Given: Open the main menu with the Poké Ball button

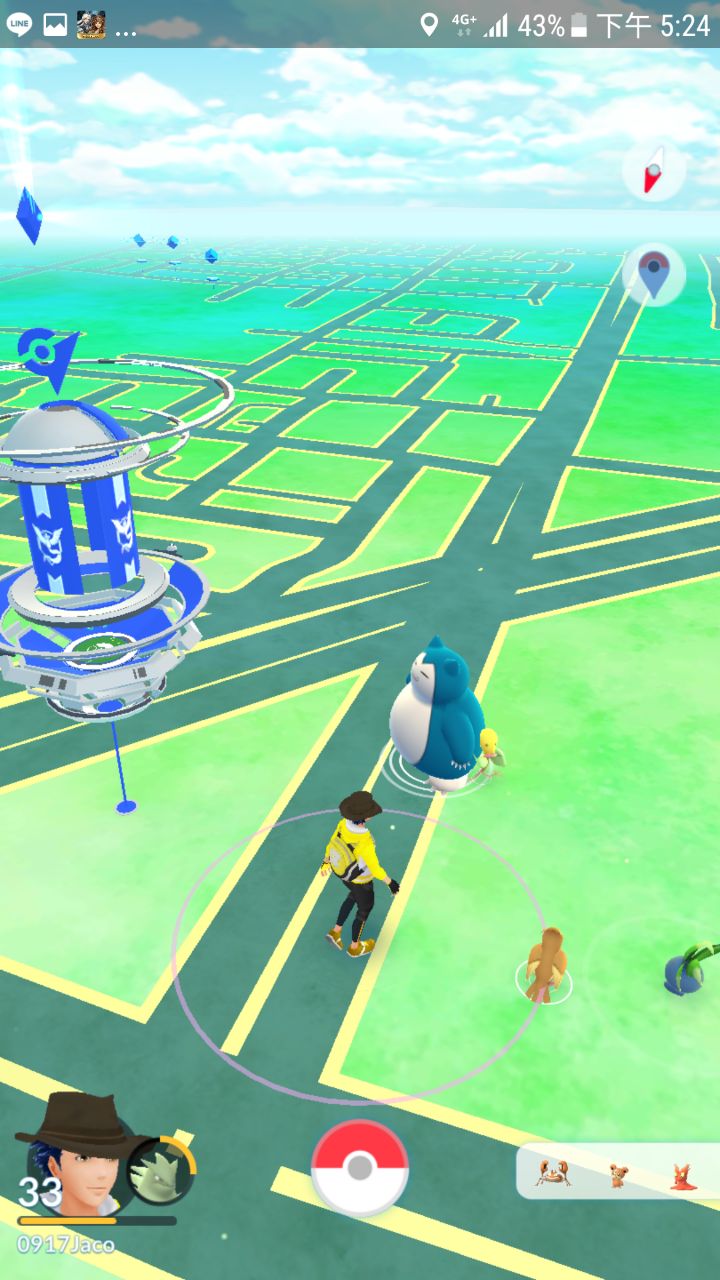Looking at the screenshot, I should 360,1168.
